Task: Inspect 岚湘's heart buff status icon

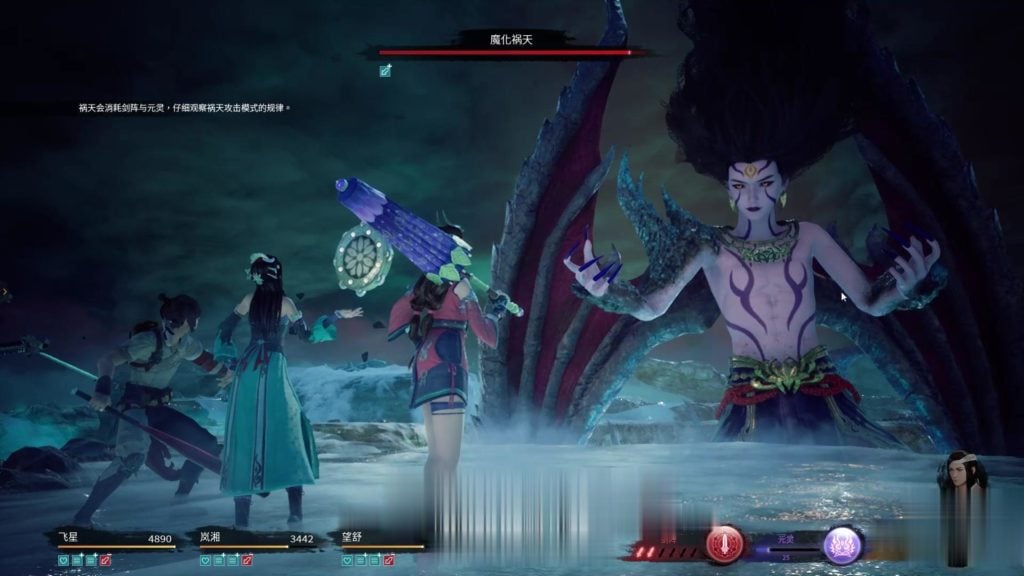Action: 206,561
